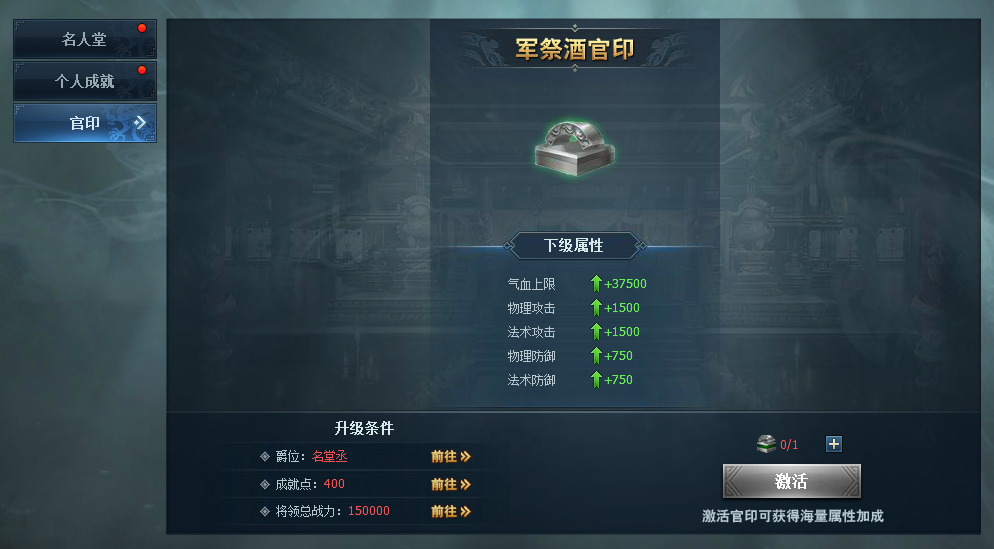Open the 名人堂 tab
The height and width of the screenshot is (549, 994).
[x=84, y=40]
